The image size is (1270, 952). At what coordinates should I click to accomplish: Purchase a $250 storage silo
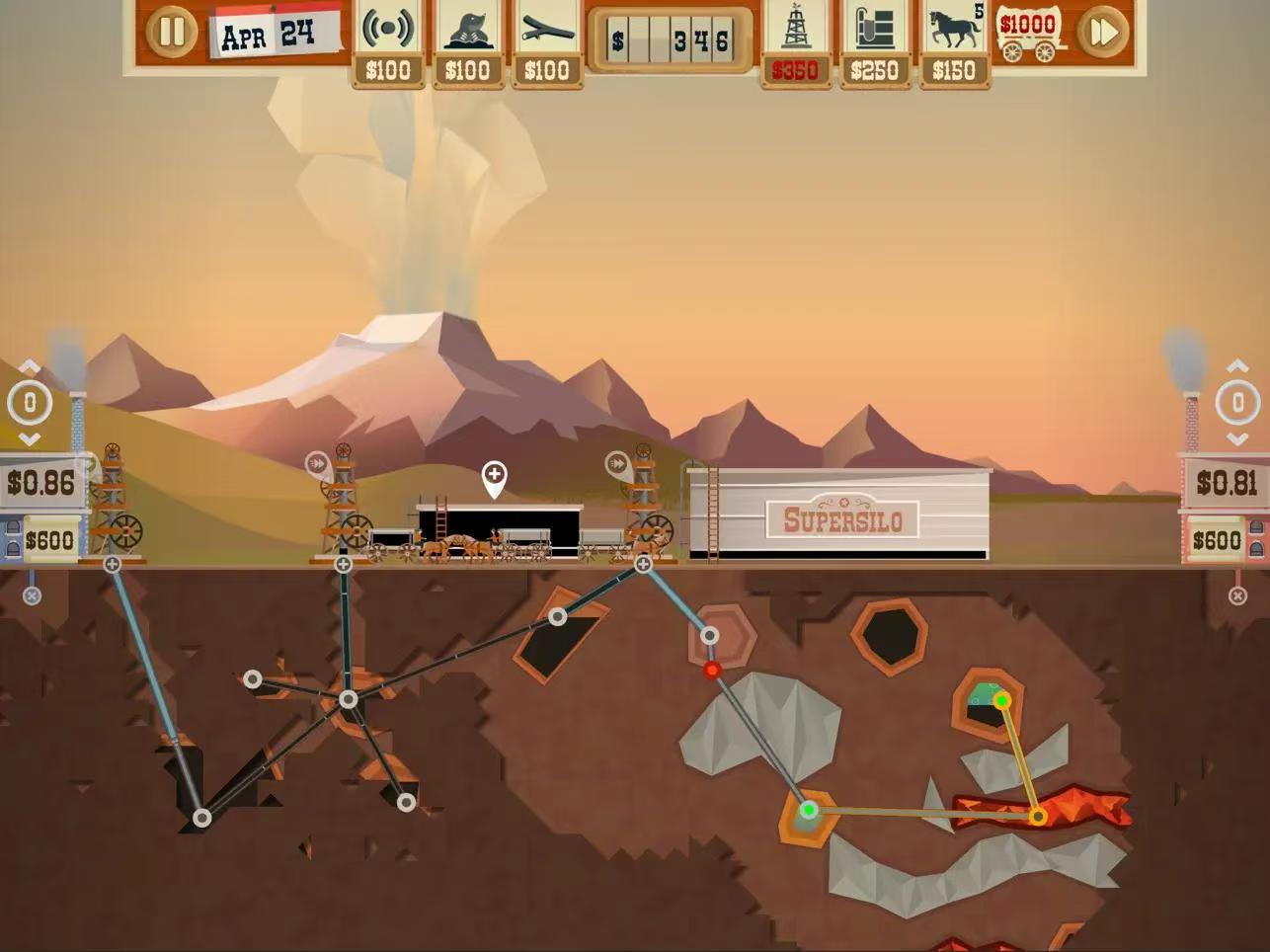(x=874, y=44)
